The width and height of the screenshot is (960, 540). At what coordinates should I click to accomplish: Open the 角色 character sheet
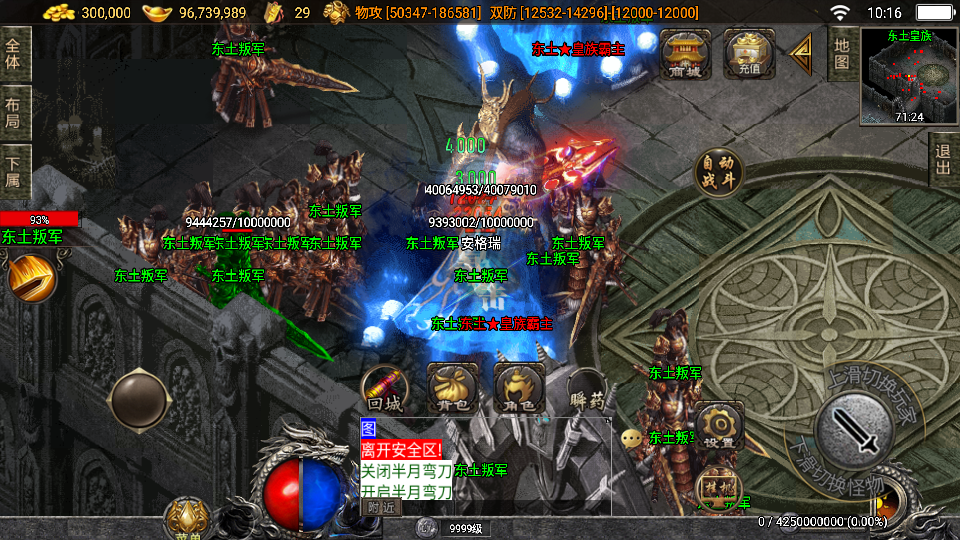pyautogui.click(x=519, y=388)
